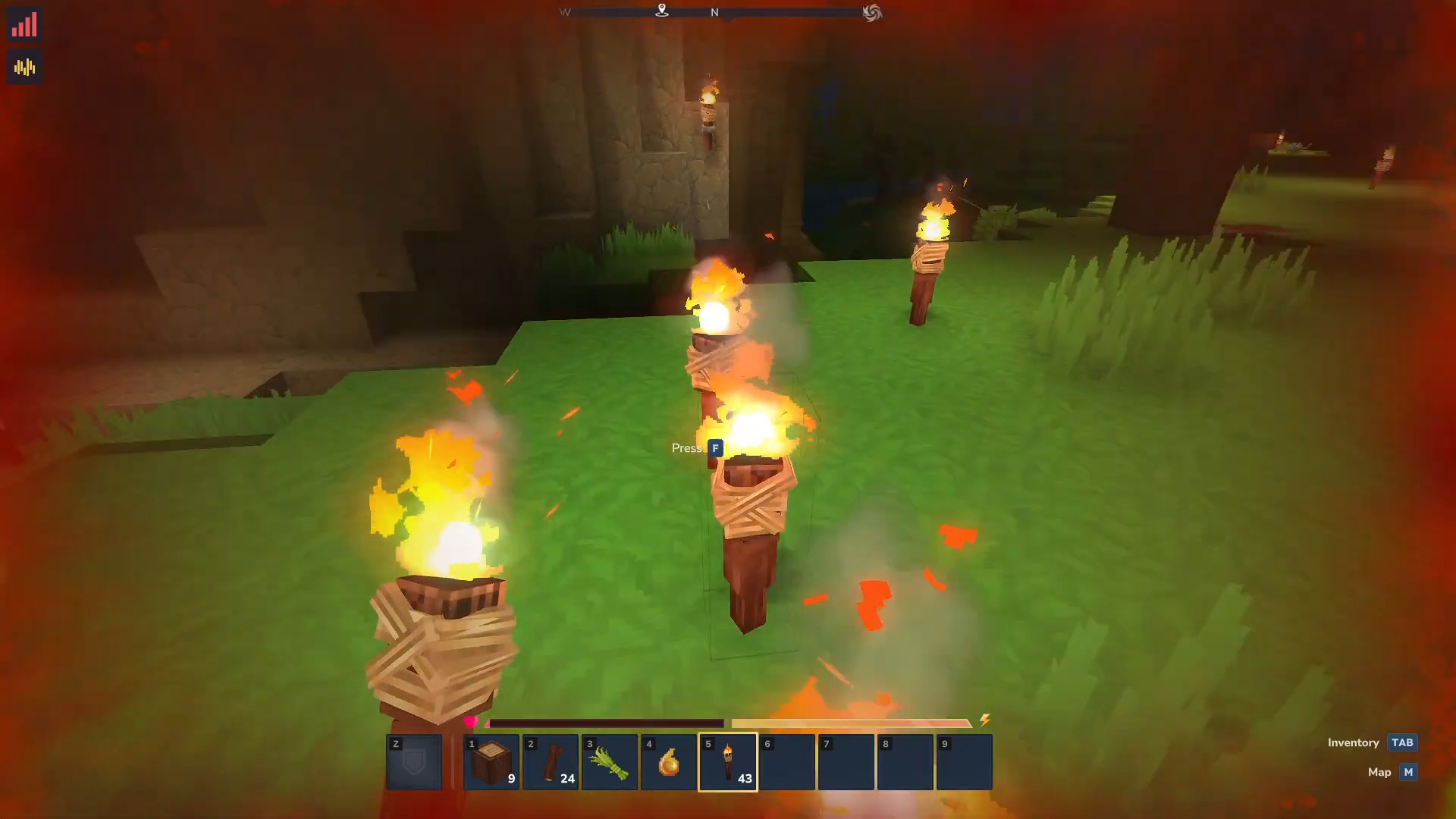
Task: Choose the green plant fiber bundle slot
Action: [x=609, y=761]
